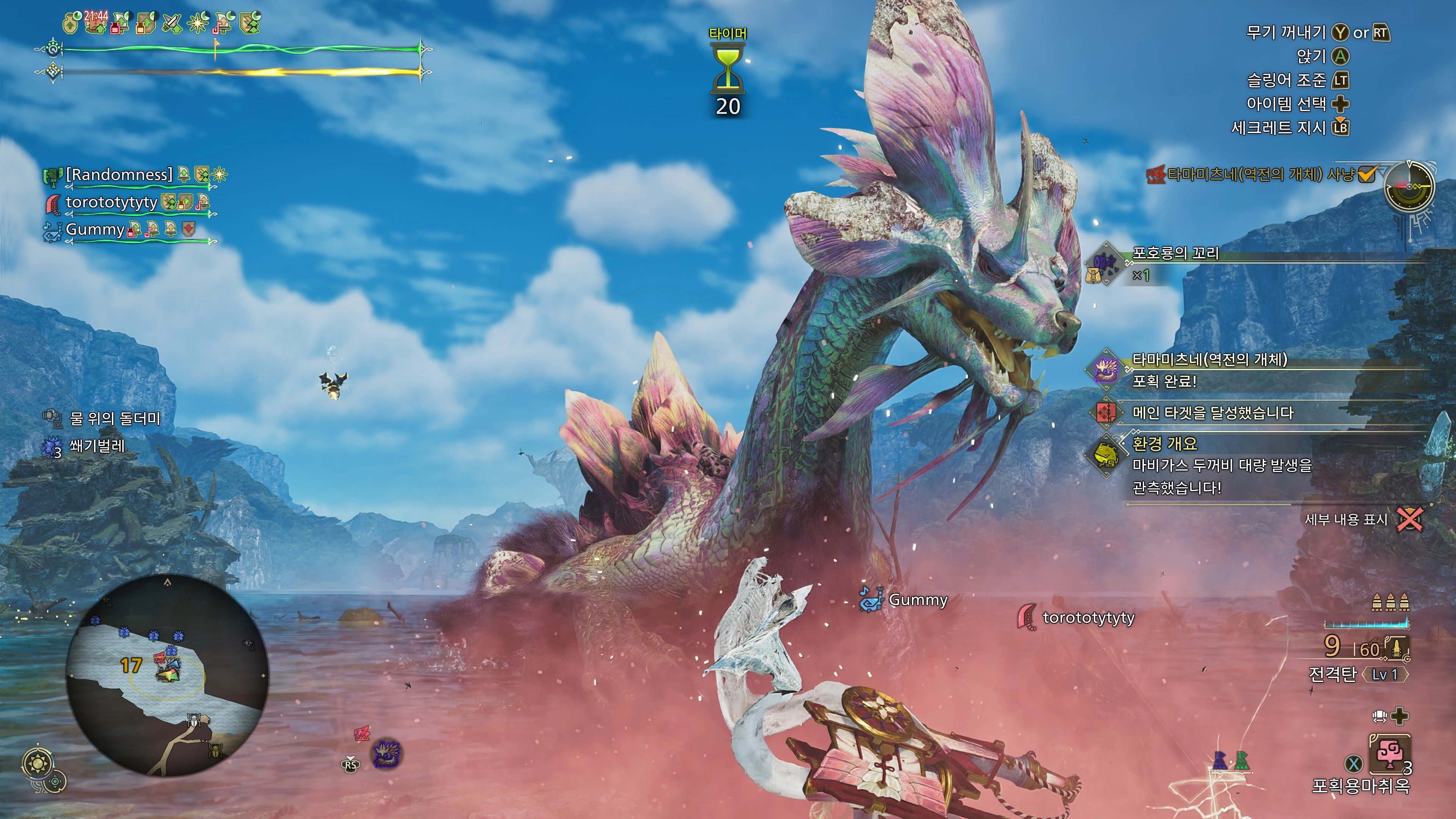View the 메인 타겟을 달성했습니다 notification
The height and width of the screenshot is (819, 1456).
1213,413
